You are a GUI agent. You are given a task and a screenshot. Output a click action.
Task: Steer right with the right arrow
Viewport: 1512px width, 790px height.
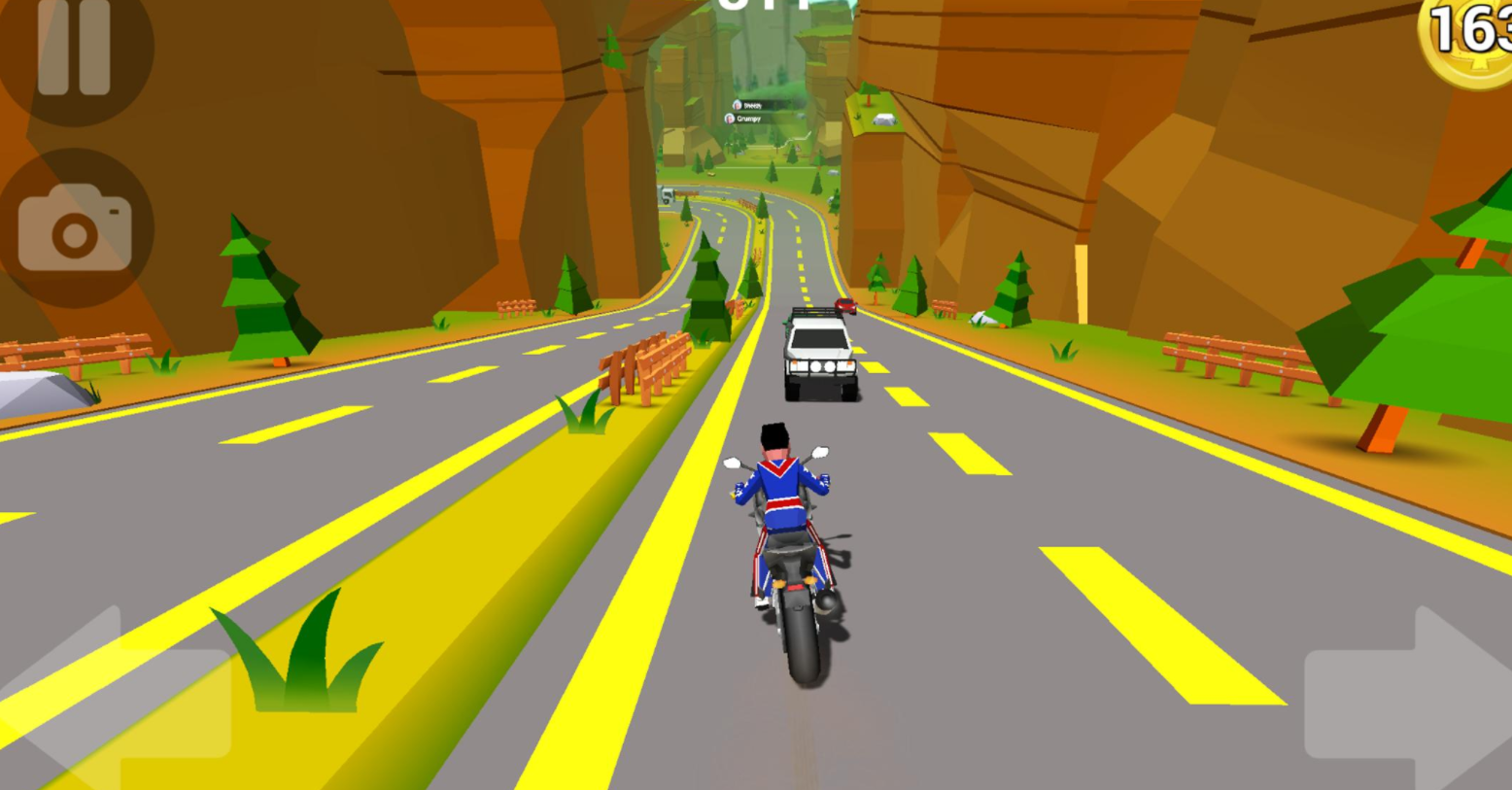point(1409,702)
